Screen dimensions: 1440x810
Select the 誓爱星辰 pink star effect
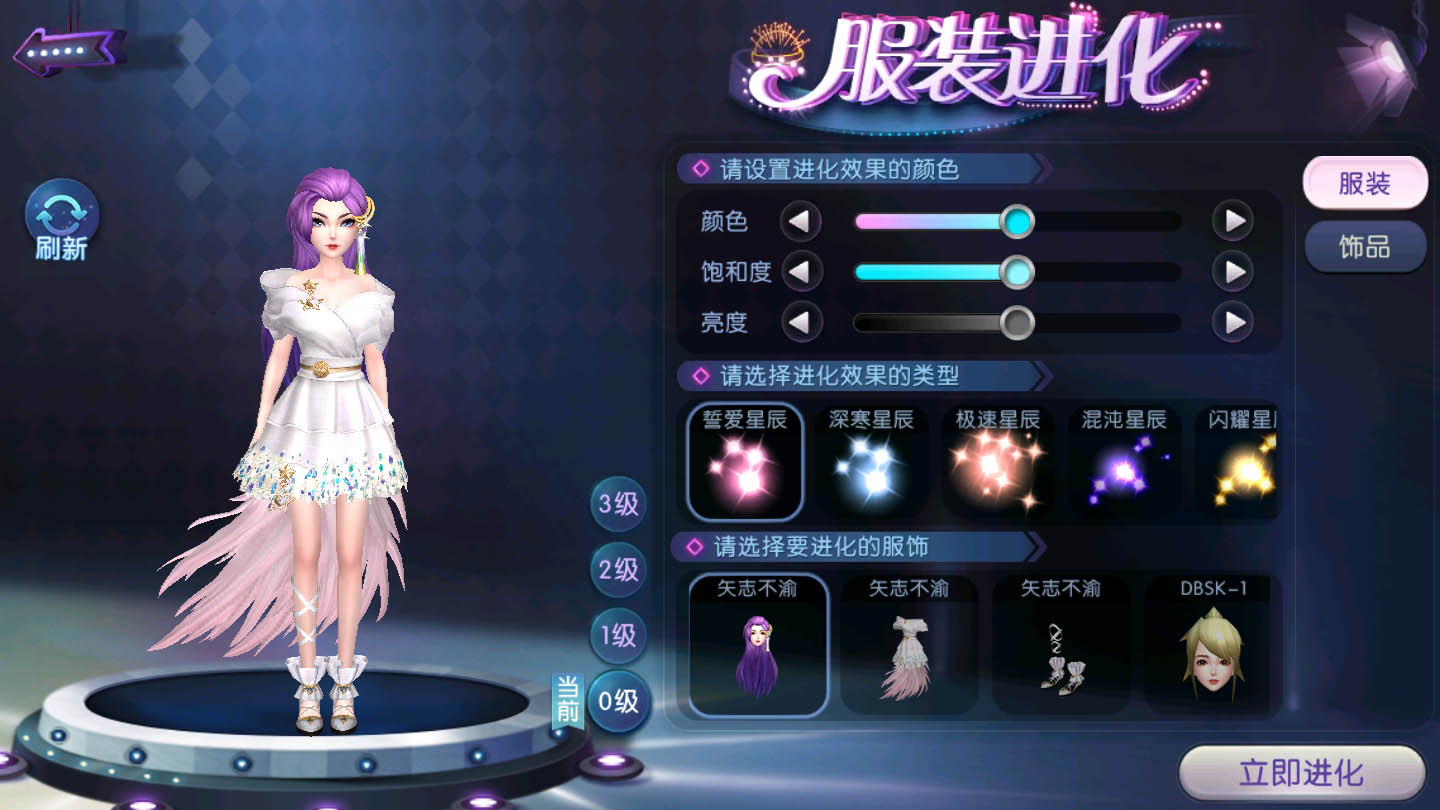(x=744, y=460)
